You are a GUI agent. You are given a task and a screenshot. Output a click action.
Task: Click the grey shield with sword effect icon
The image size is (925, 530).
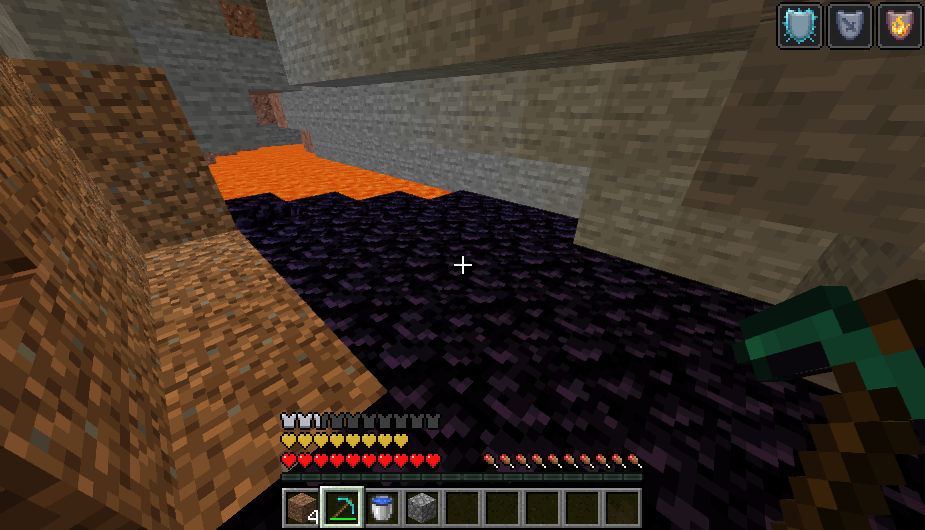[x=849, y=25]
